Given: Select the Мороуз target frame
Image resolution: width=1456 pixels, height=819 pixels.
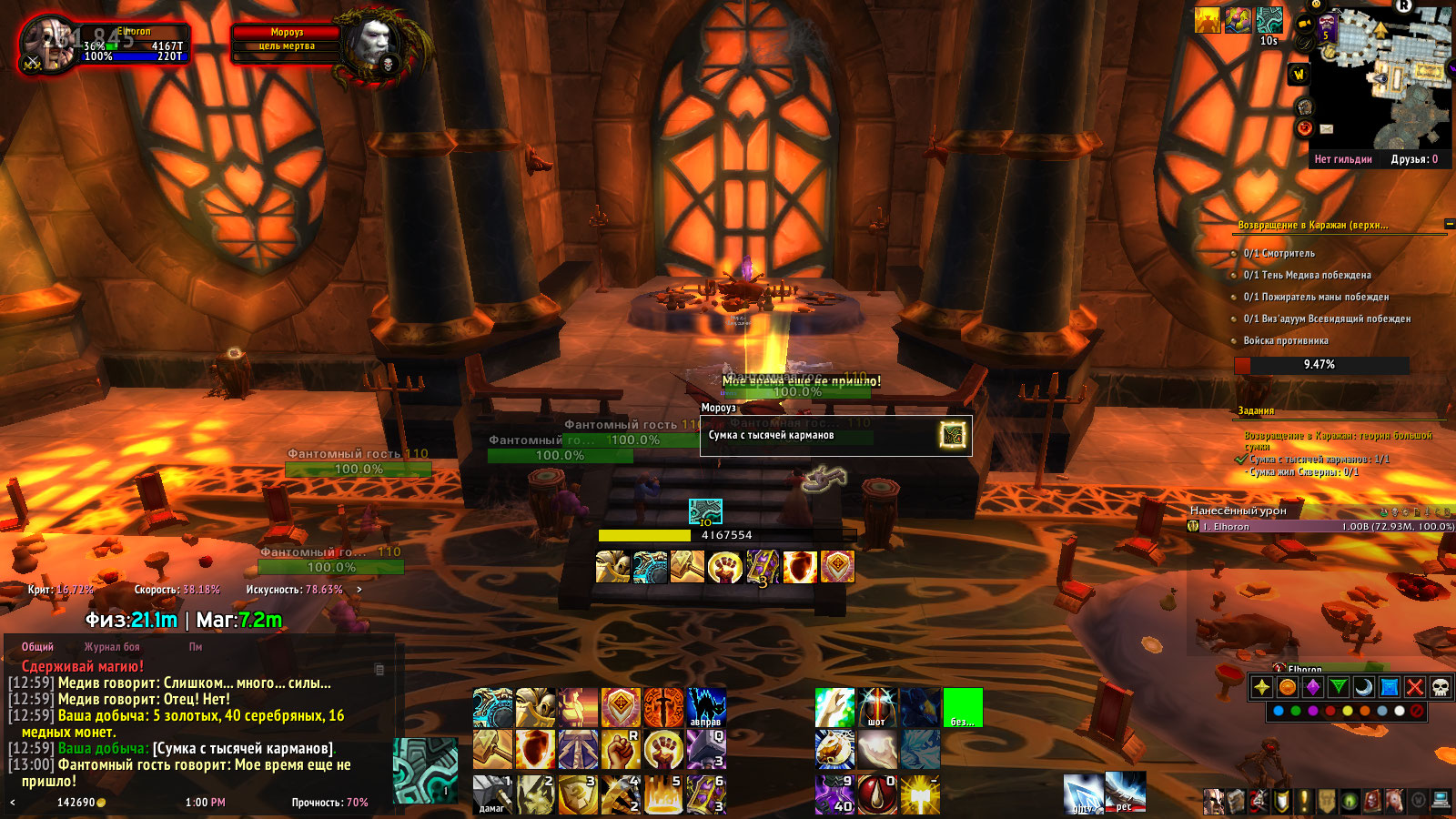Looking at the screenshot, I should [x=287, y=45].
